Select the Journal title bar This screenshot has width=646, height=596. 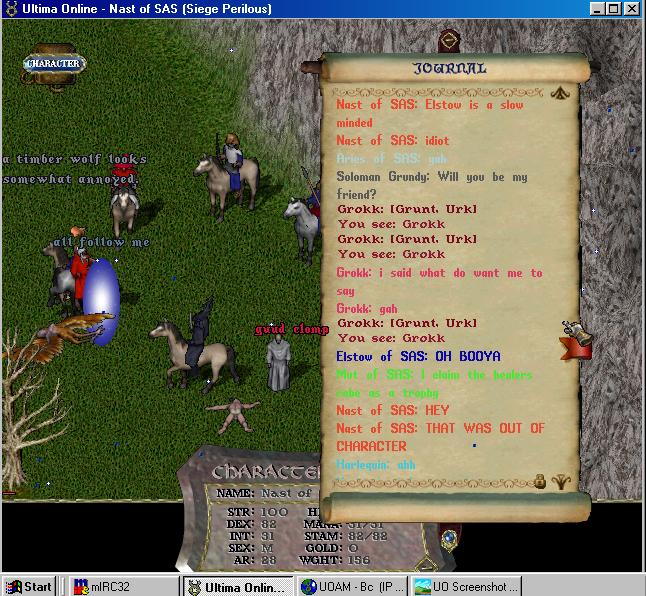pos(450,69)
